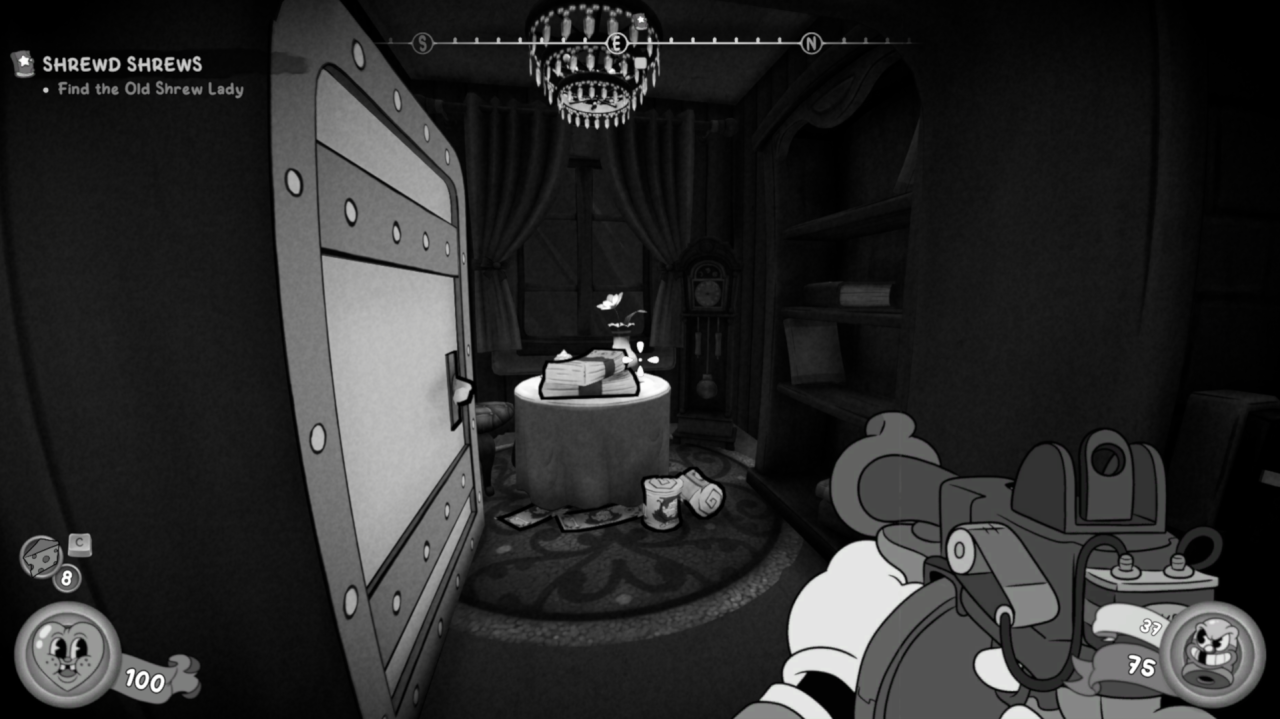
Task: Click the East marker on the compass
Action: pos(618,43)
